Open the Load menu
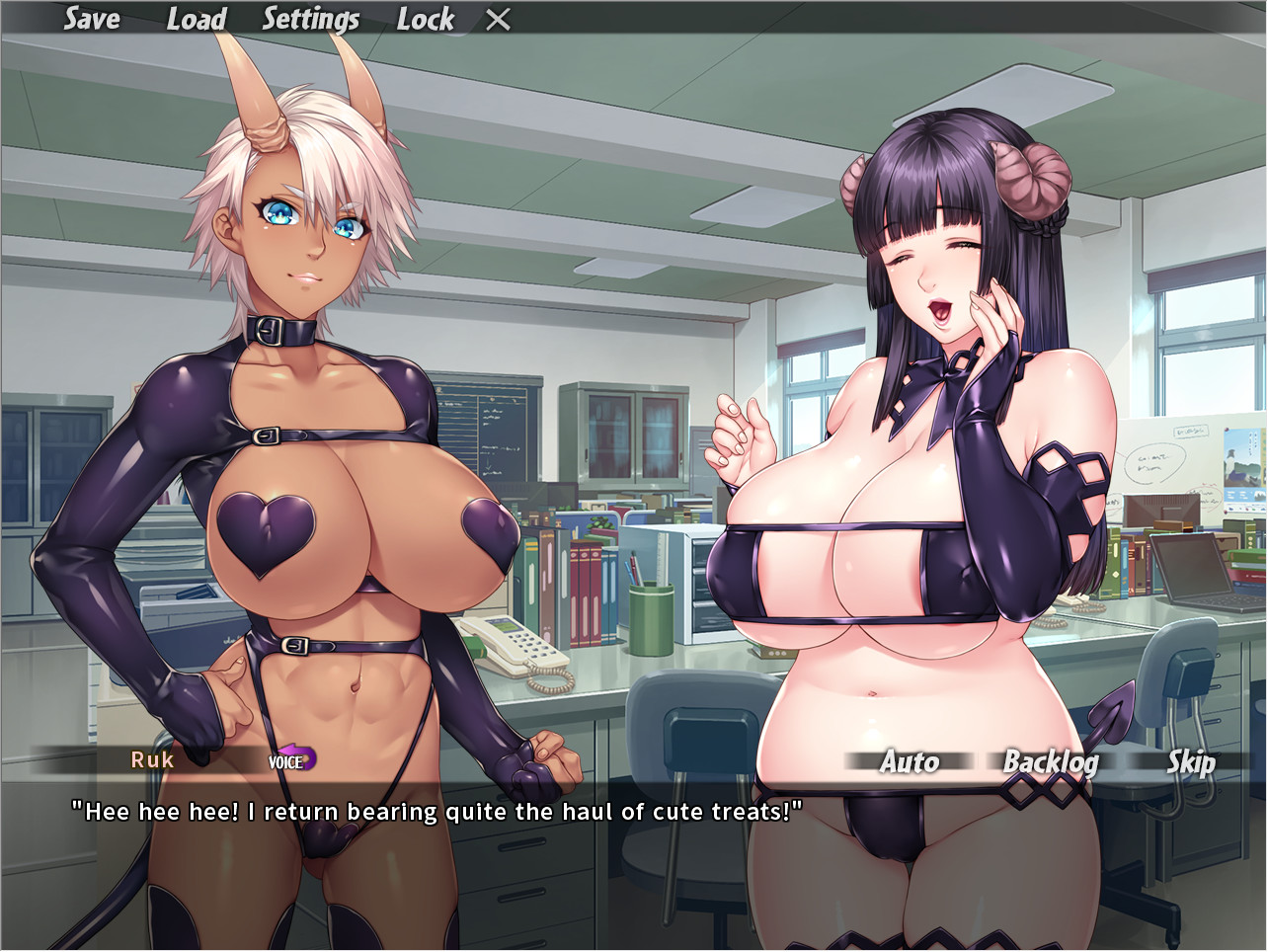 click(x=197, y=19)
